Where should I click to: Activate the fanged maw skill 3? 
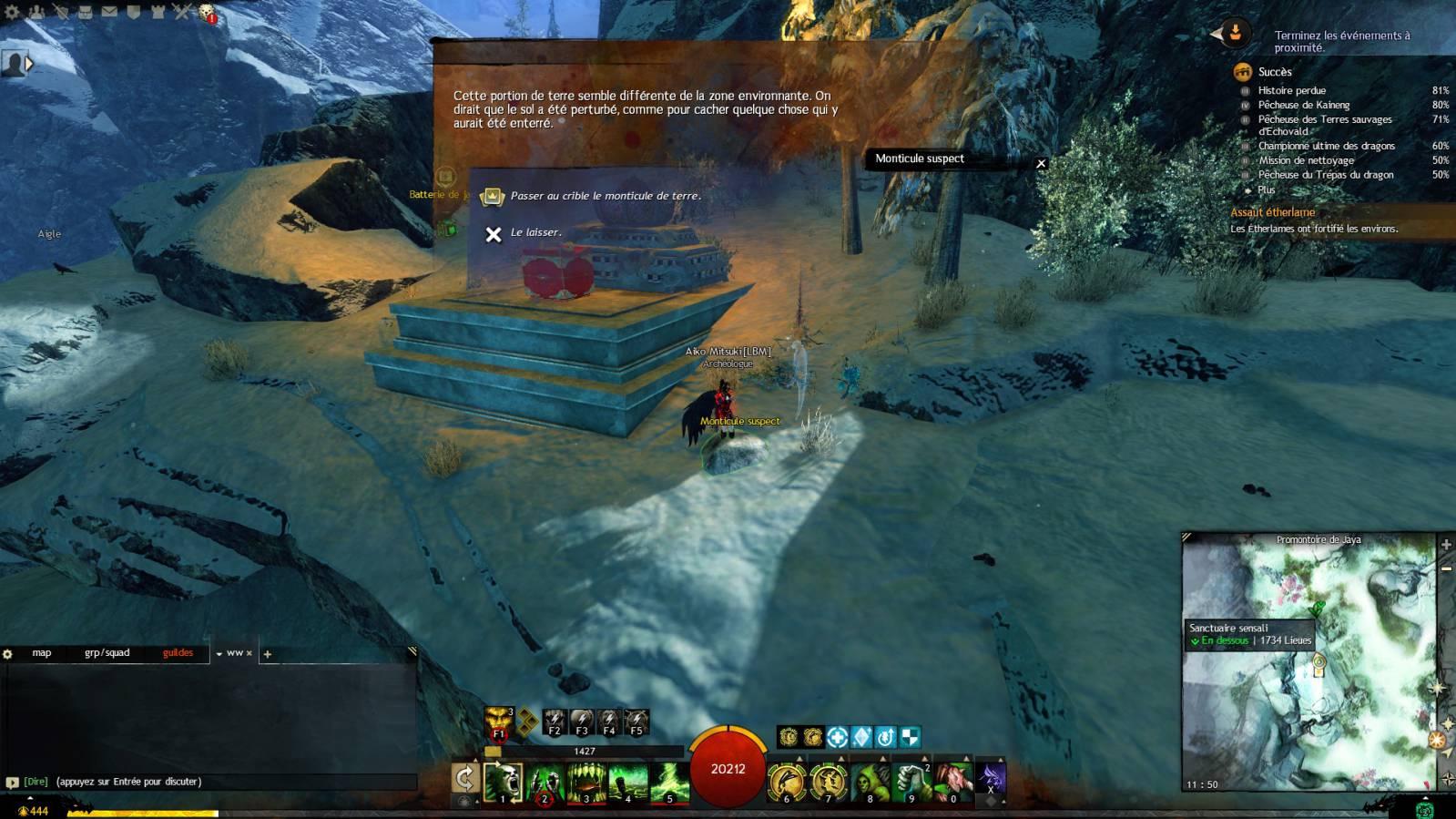[x=586, y=782]
